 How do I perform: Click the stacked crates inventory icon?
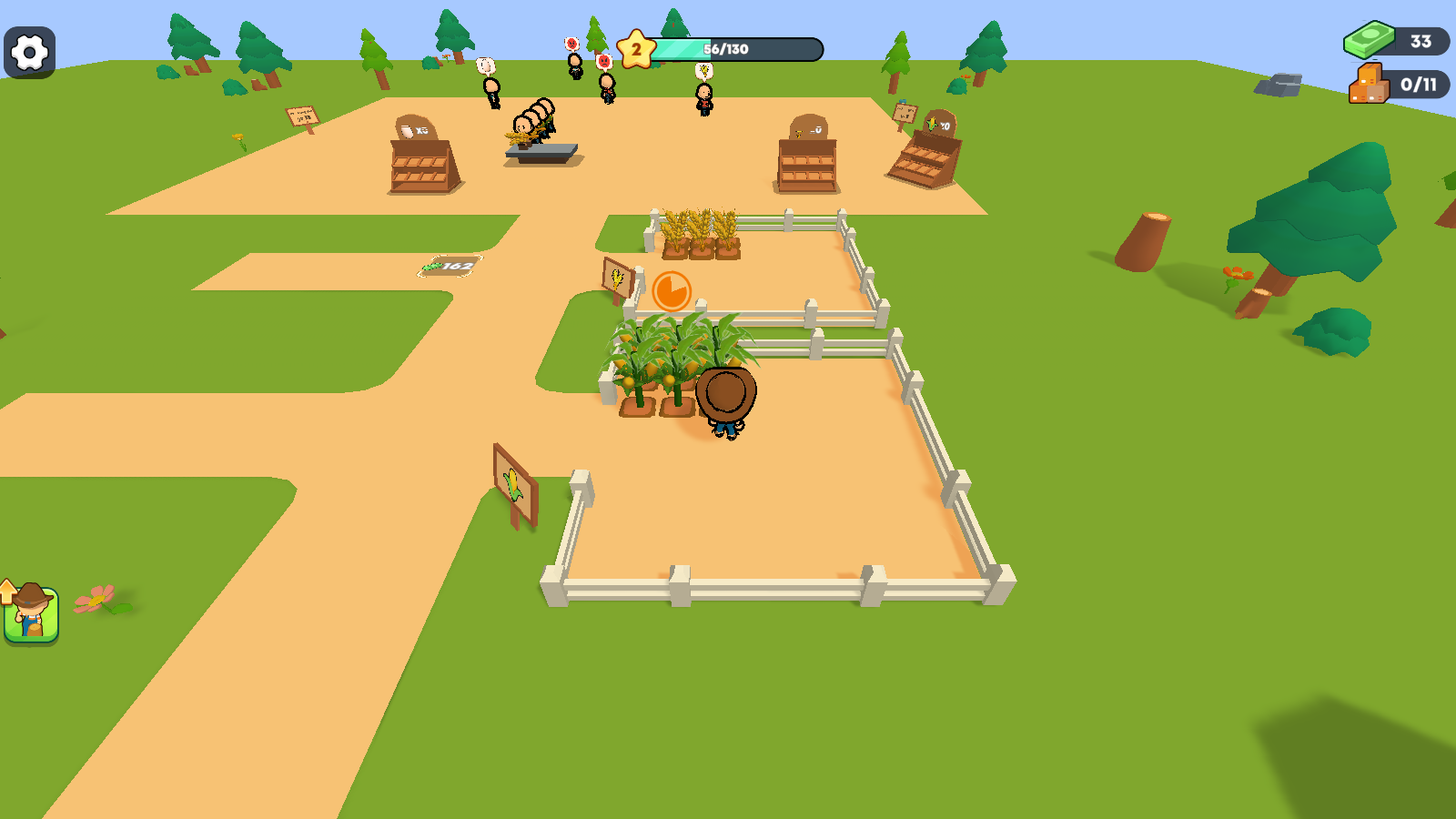tap(1368, 84)
